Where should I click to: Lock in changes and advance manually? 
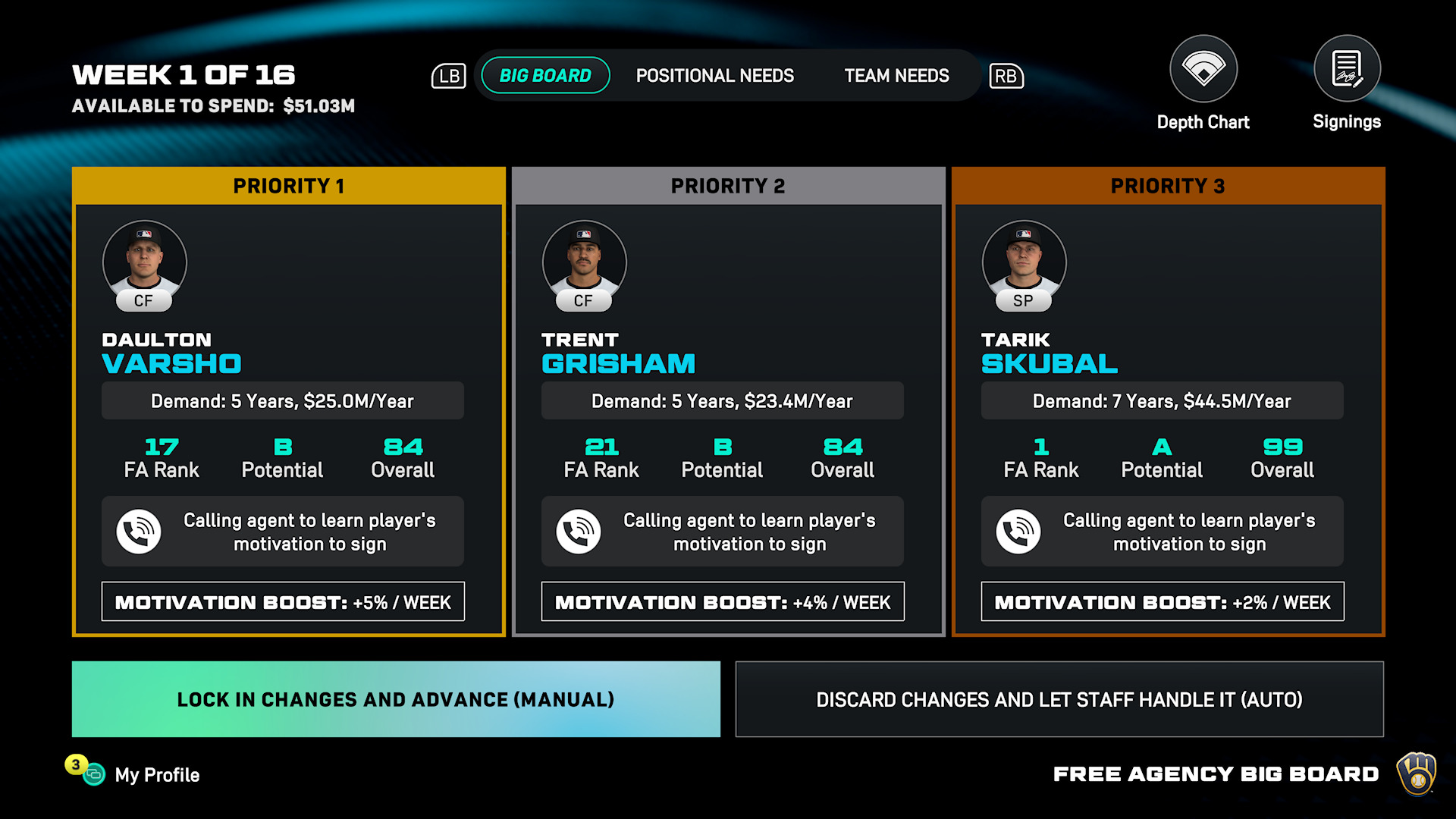(396, 699)
